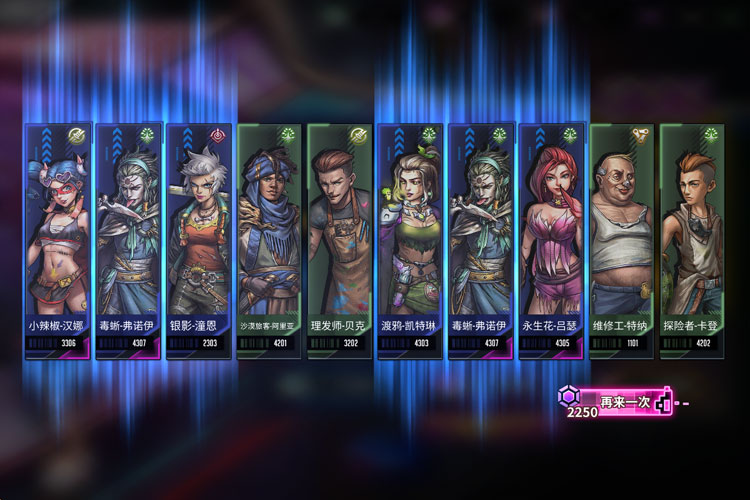Pick the 维修工-特纳 repairman card
Image resolution: width=750 pixels, height=500 pixels.
point(622,240)
